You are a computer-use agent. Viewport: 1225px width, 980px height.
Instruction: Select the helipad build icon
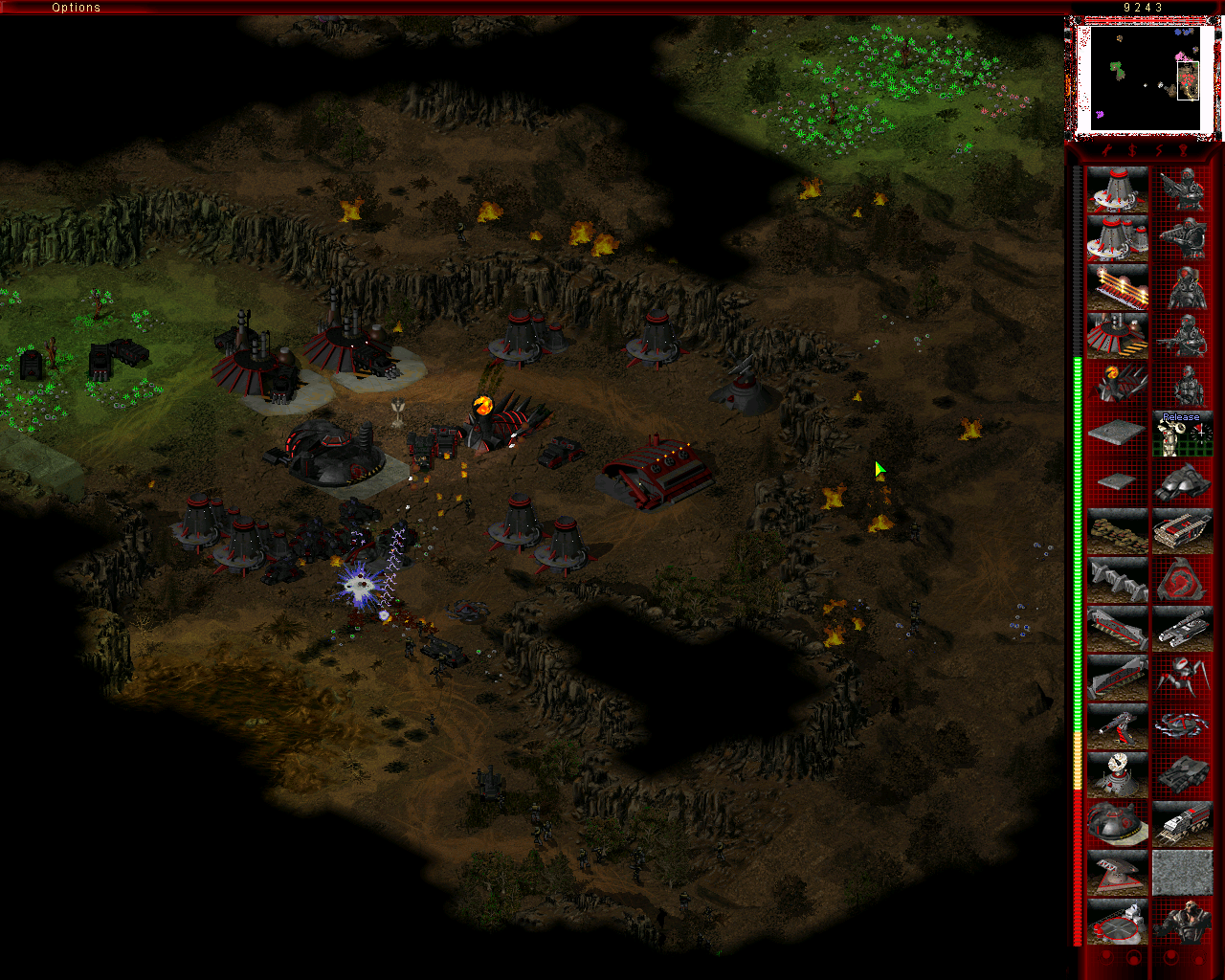[1117, 922]
